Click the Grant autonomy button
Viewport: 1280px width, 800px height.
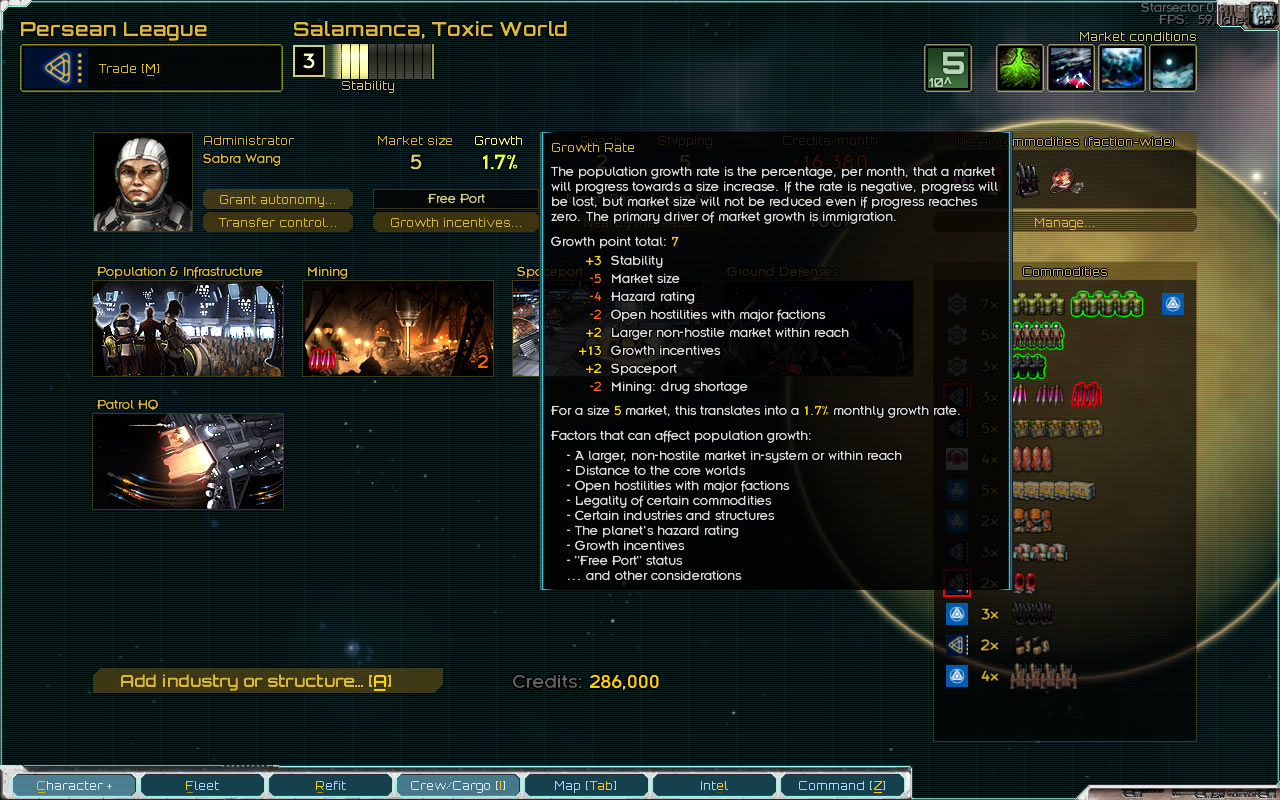click(277, 199)
